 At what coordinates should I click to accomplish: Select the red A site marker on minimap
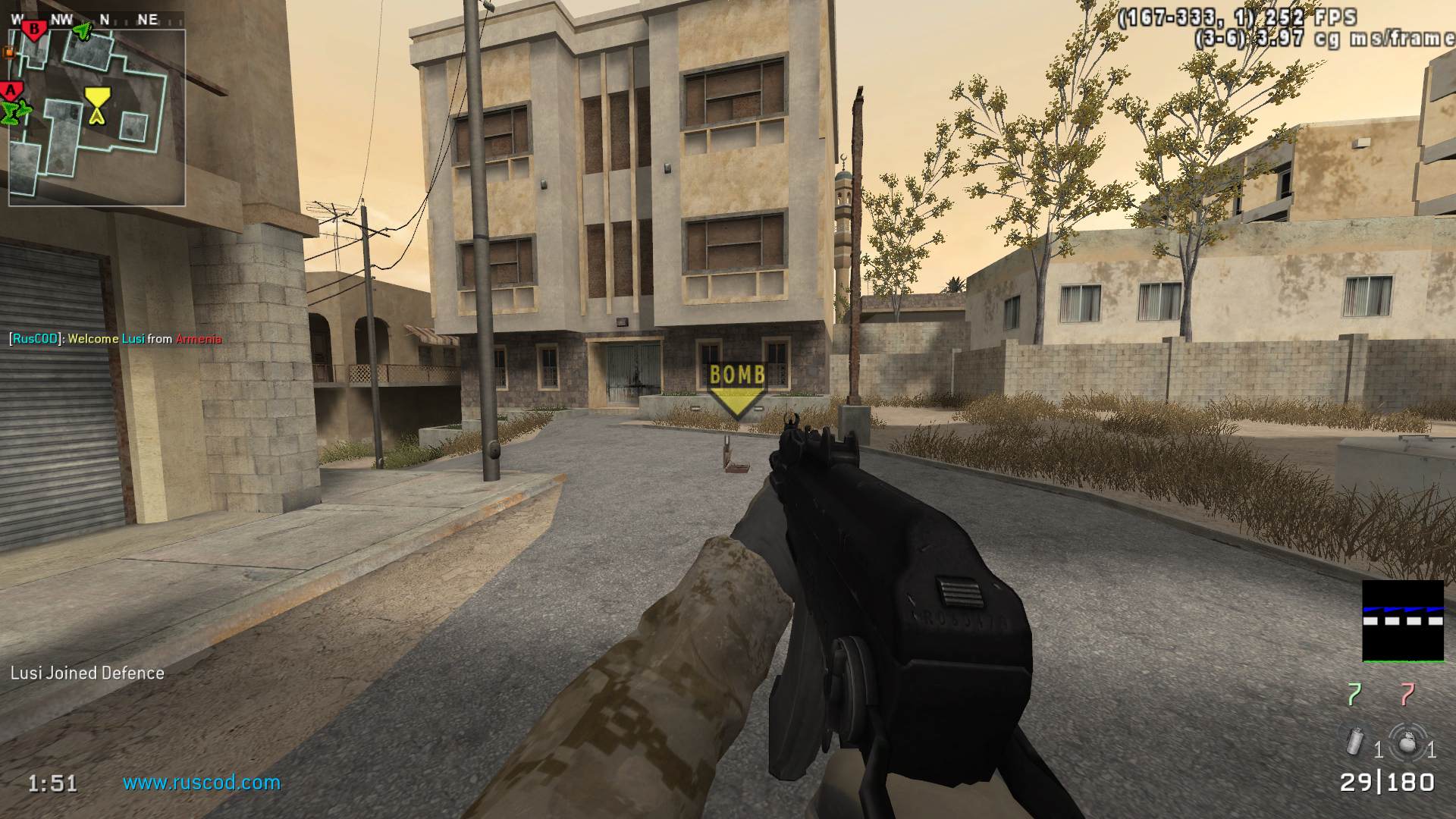(11, 91)
